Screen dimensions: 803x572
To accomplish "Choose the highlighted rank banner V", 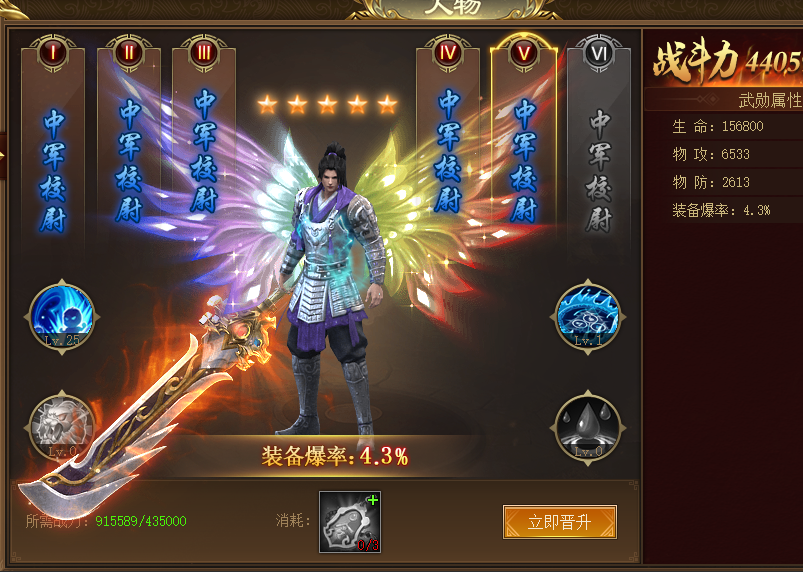I will [x=524, y=140].
